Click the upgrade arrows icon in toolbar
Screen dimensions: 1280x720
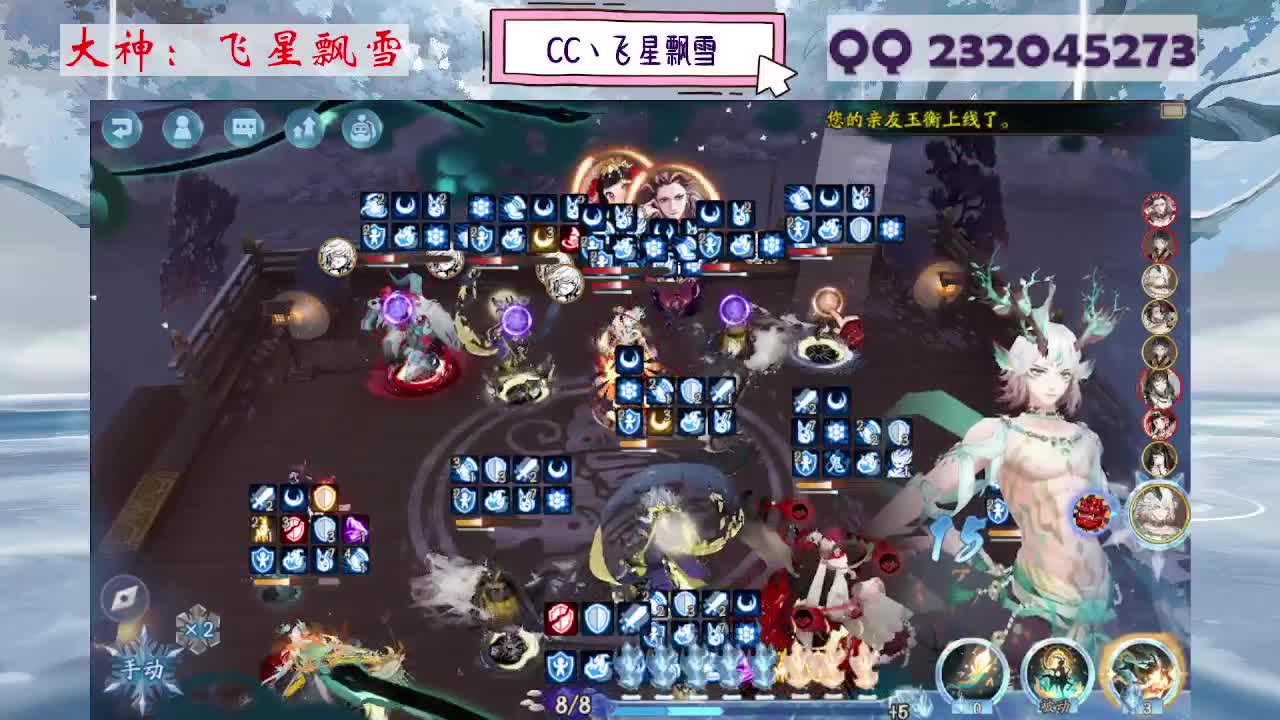[304, 127]
